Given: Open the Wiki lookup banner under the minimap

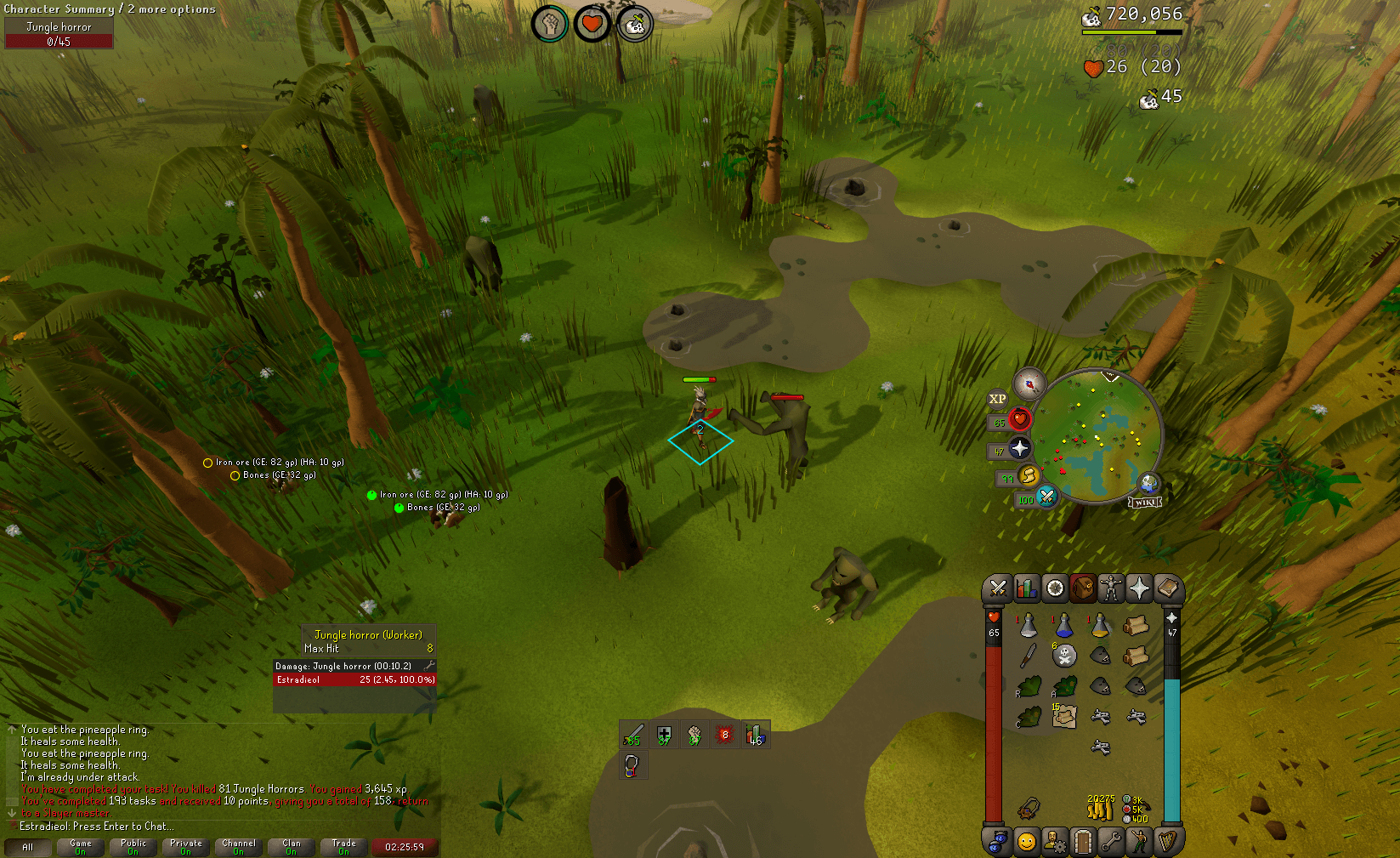Looking at the screenshot, I should [x=1143, y=501].
